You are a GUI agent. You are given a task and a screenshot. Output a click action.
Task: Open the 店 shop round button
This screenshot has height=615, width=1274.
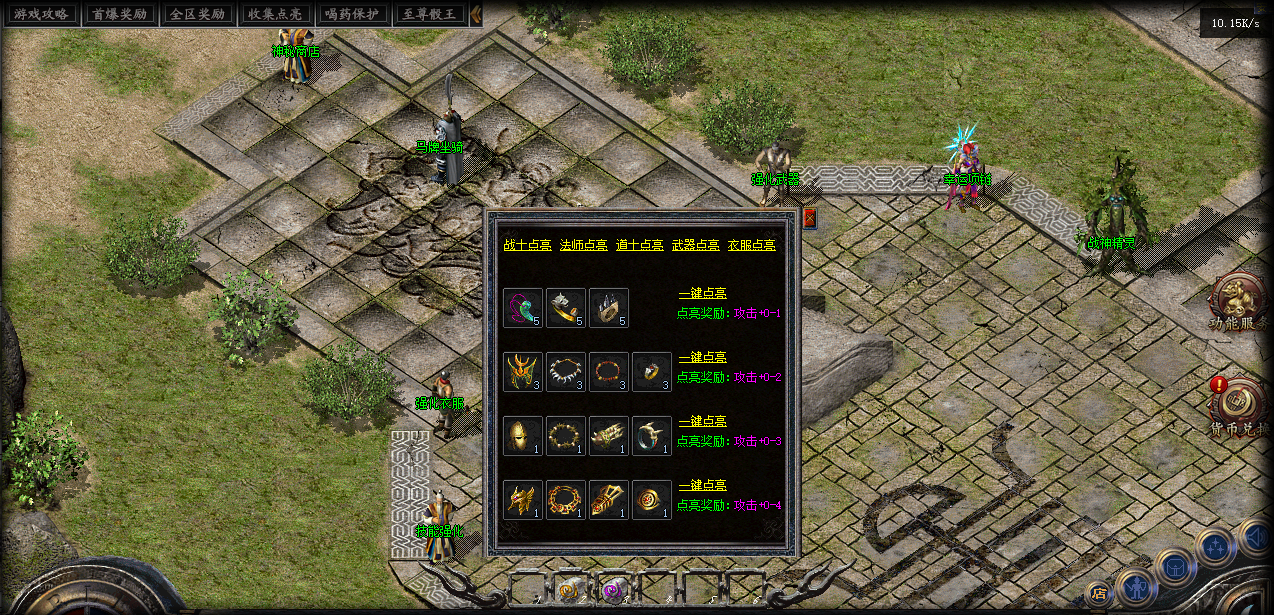coord(1098,593)
